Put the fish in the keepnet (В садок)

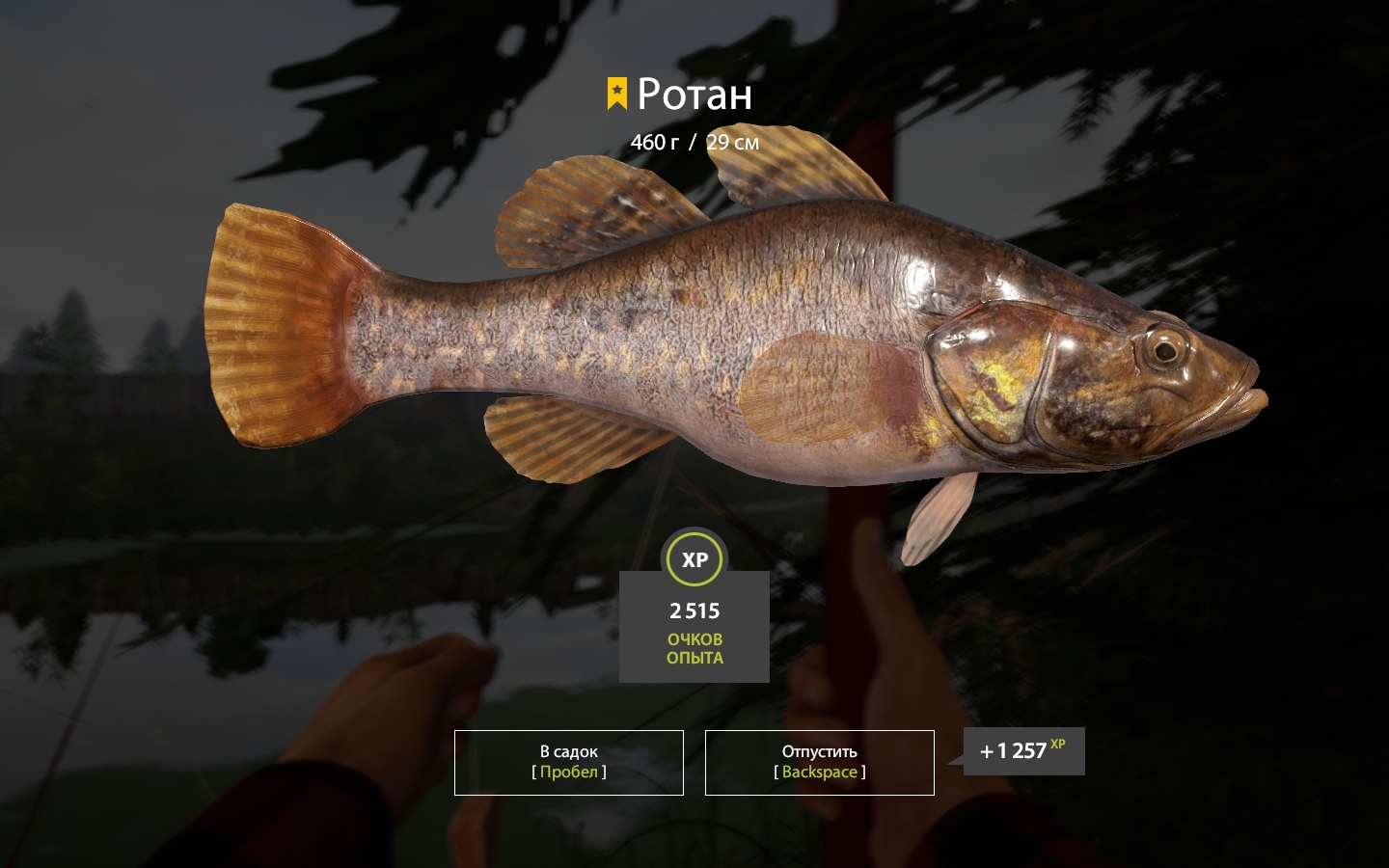click(569, 762)
